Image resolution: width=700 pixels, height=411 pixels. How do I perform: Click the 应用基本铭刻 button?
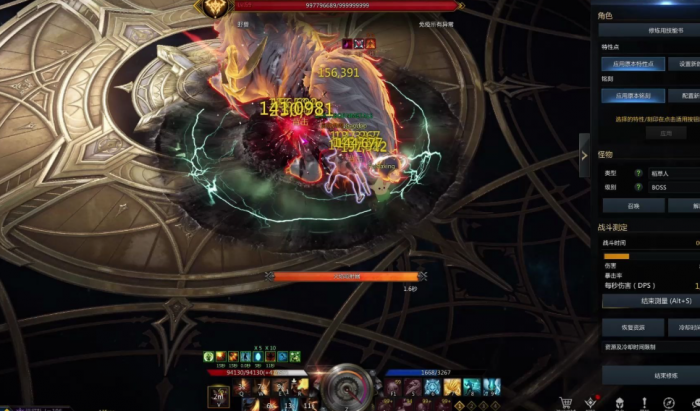632,96
